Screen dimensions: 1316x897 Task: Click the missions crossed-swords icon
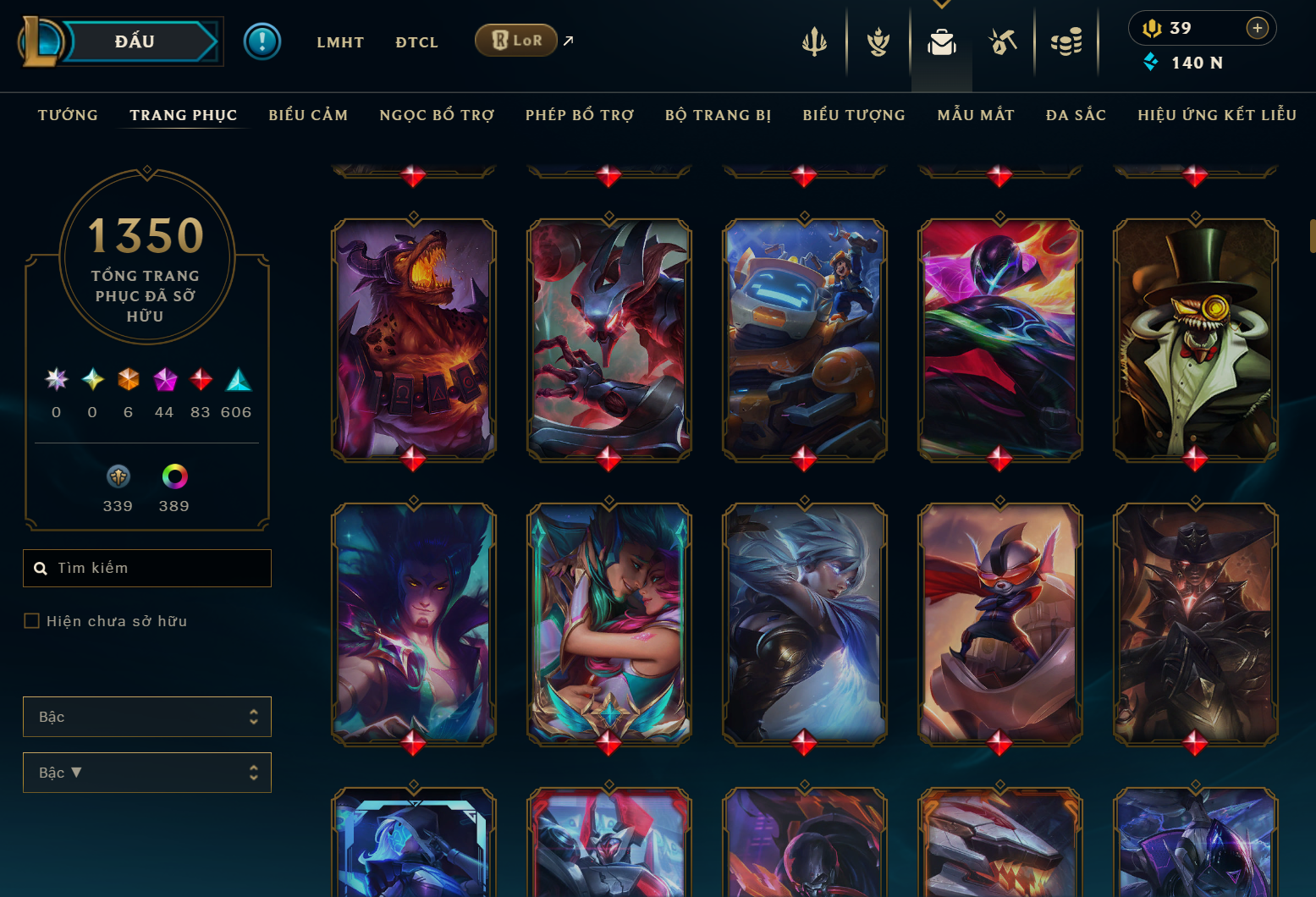1002,40
